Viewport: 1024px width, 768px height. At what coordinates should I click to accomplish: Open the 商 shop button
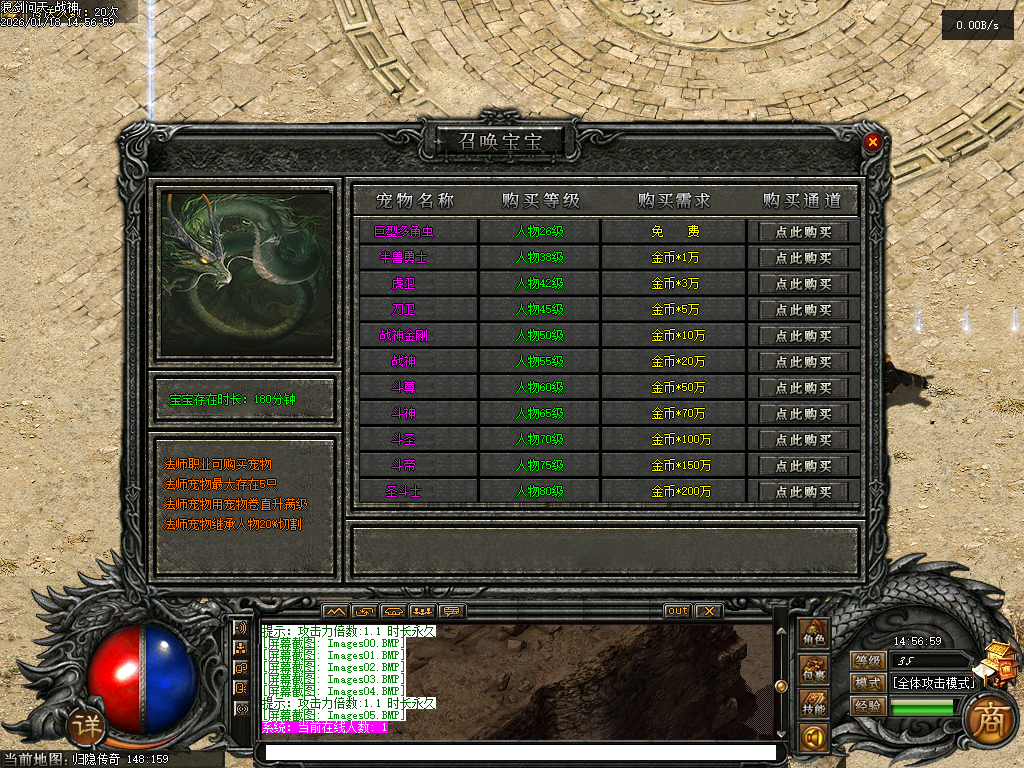click(989, 719)
